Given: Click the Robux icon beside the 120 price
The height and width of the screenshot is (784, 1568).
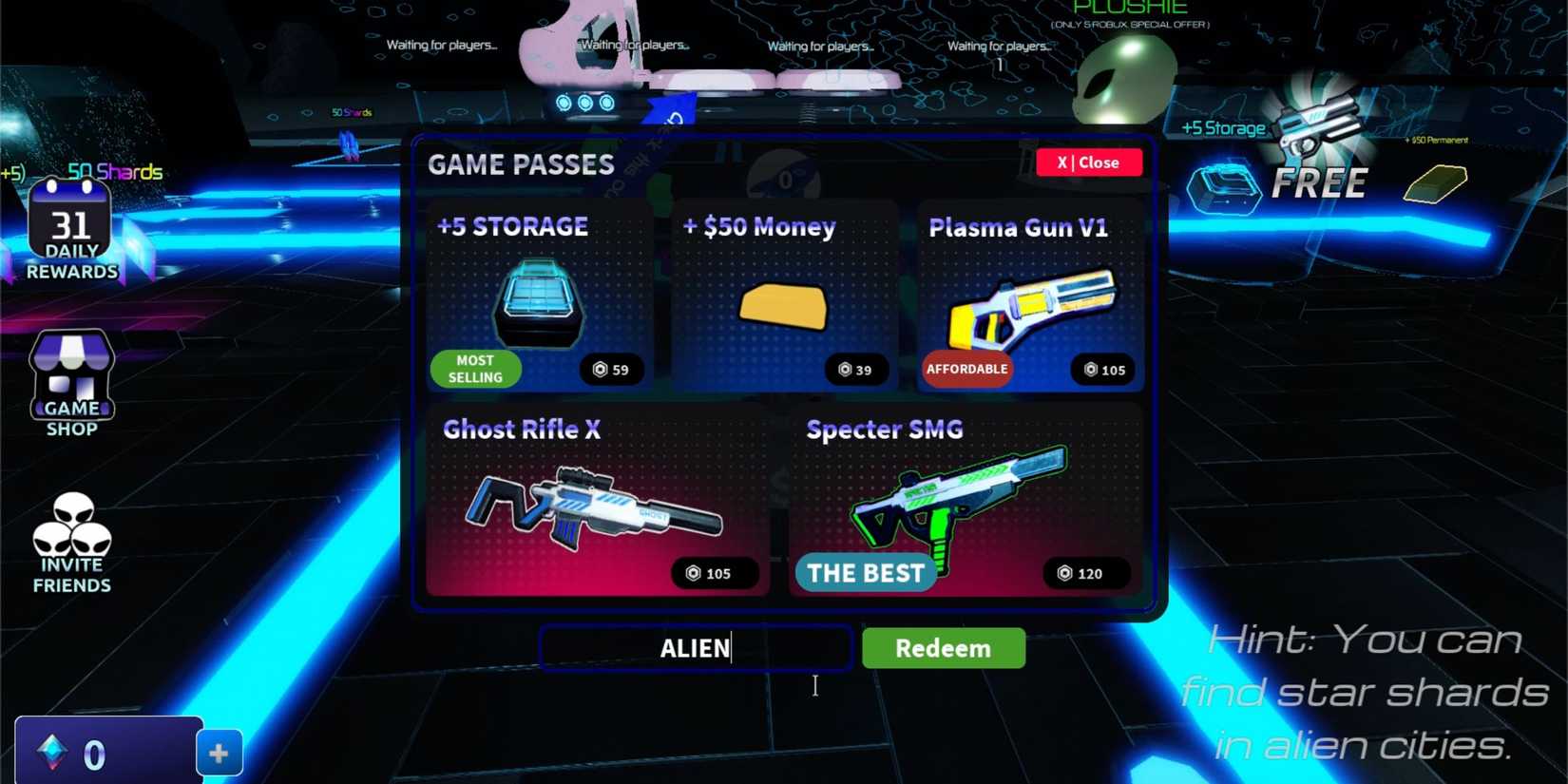Looking at the screenshot, I should pos(1064,573).
